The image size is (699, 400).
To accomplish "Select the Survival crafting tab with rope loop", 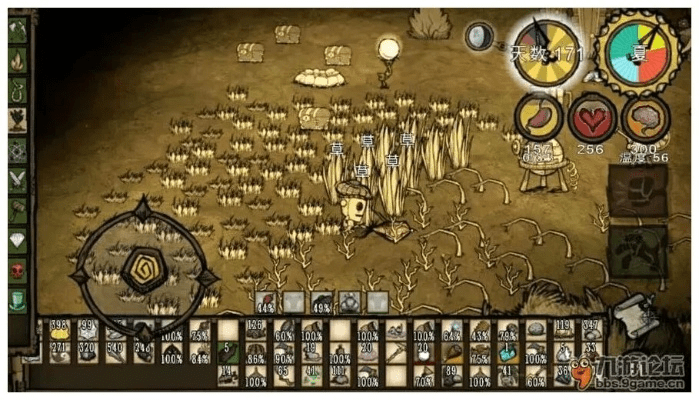I will pos(18,91).
